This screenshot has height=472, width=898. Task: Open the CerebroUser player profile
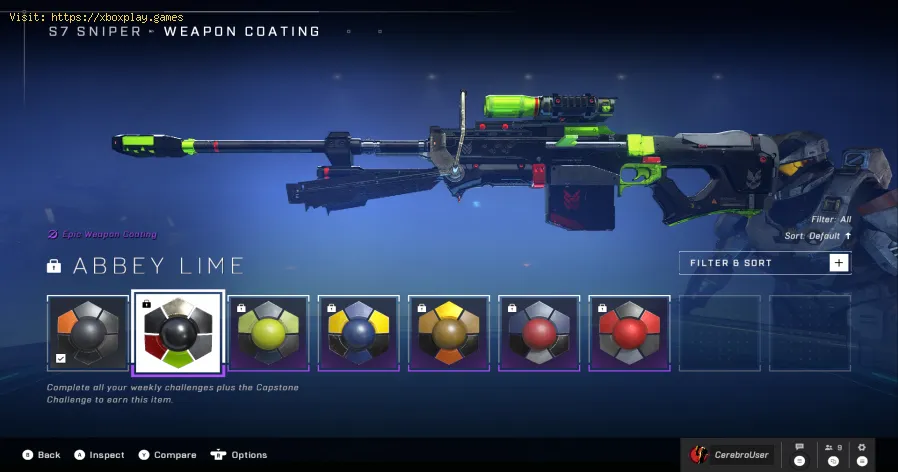coord(731,455)
